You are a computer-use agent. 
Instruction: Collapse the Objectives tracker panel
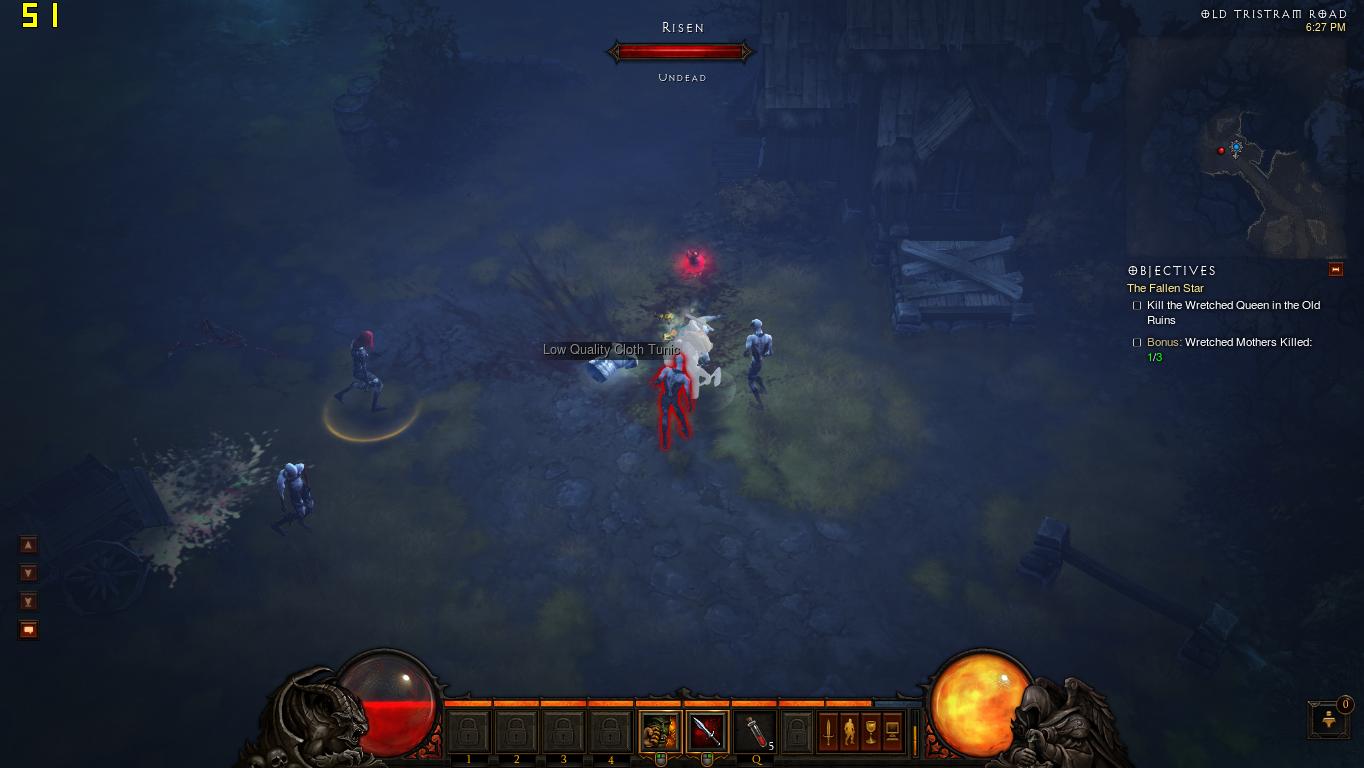(1335, 270)
